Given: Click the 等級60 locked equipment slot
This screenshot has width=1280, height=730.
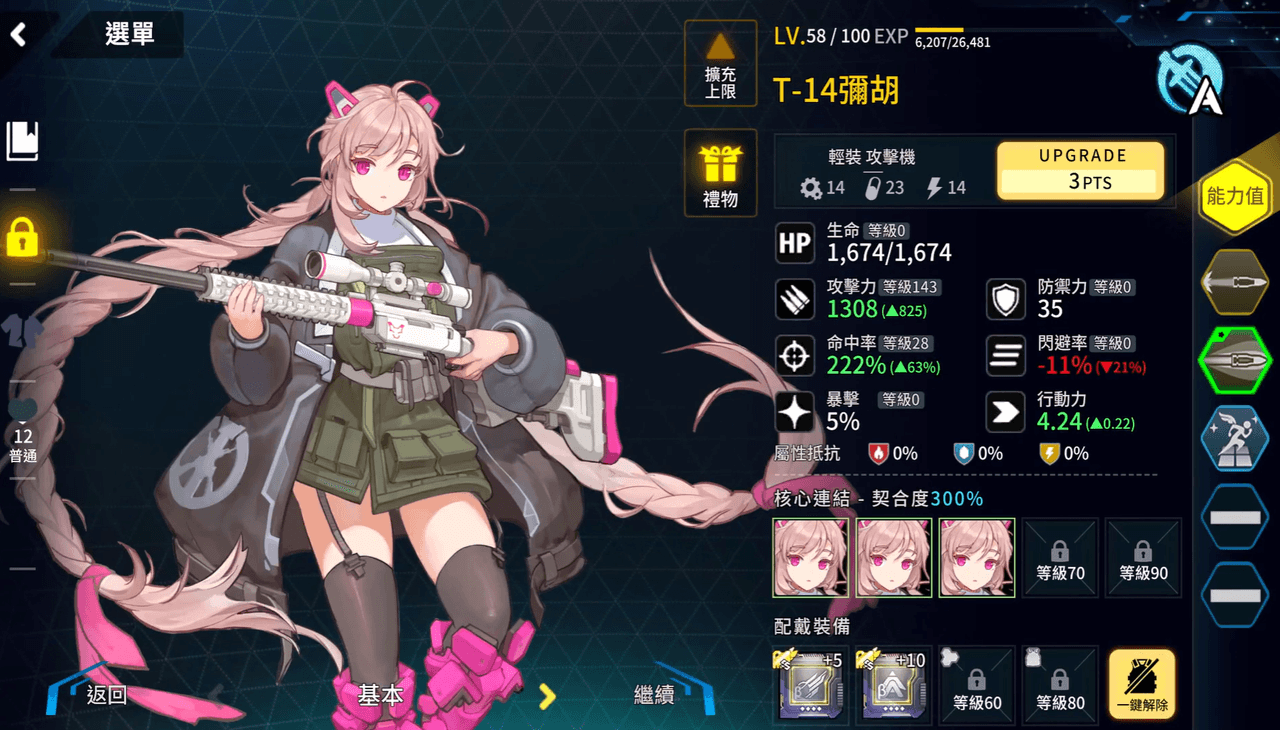Looking at the screenshot, I should point(977,685).
